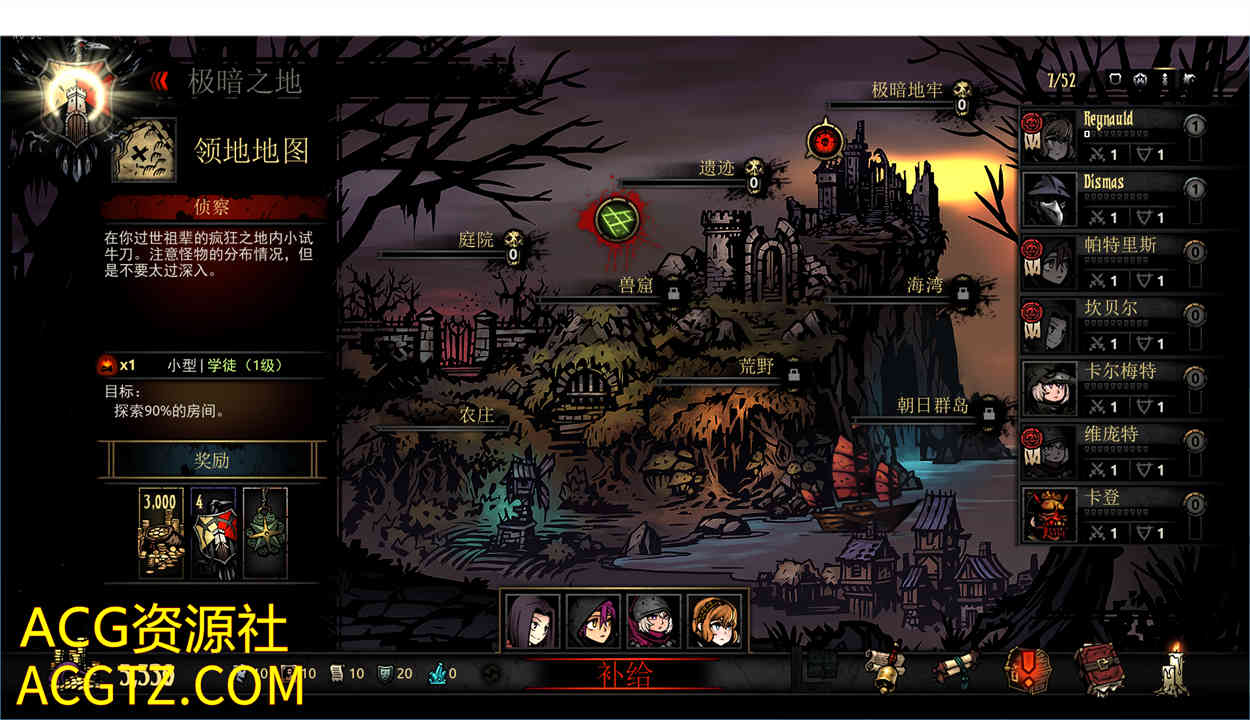Click the 补给 provision button
The width and height of the screenshot is (1250, 720).
pos(625,674)
